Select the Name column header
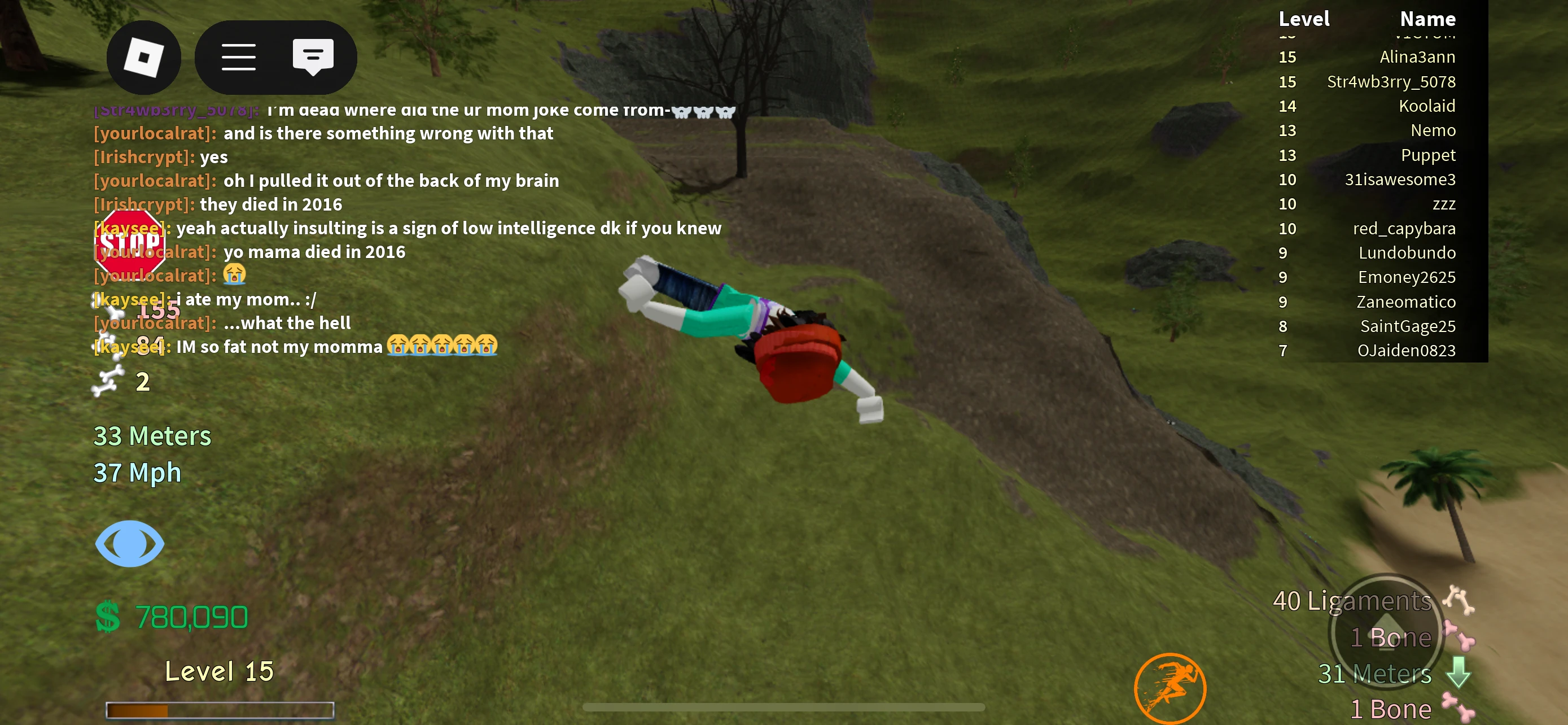This screenshot has height=725, width=1568. (1427, 19)
